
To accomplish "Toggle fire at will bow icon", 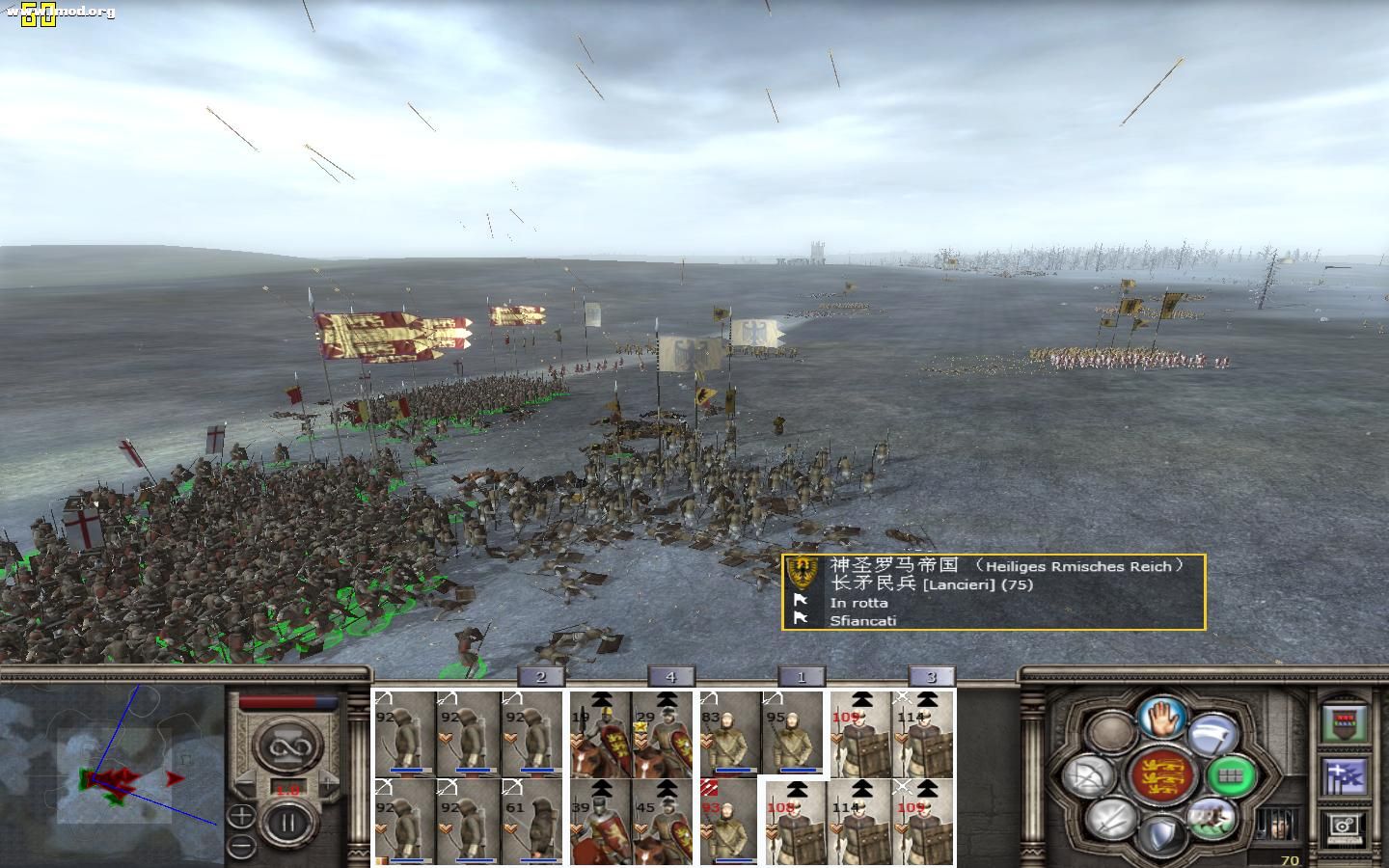I will click(x=1091, y=774).
